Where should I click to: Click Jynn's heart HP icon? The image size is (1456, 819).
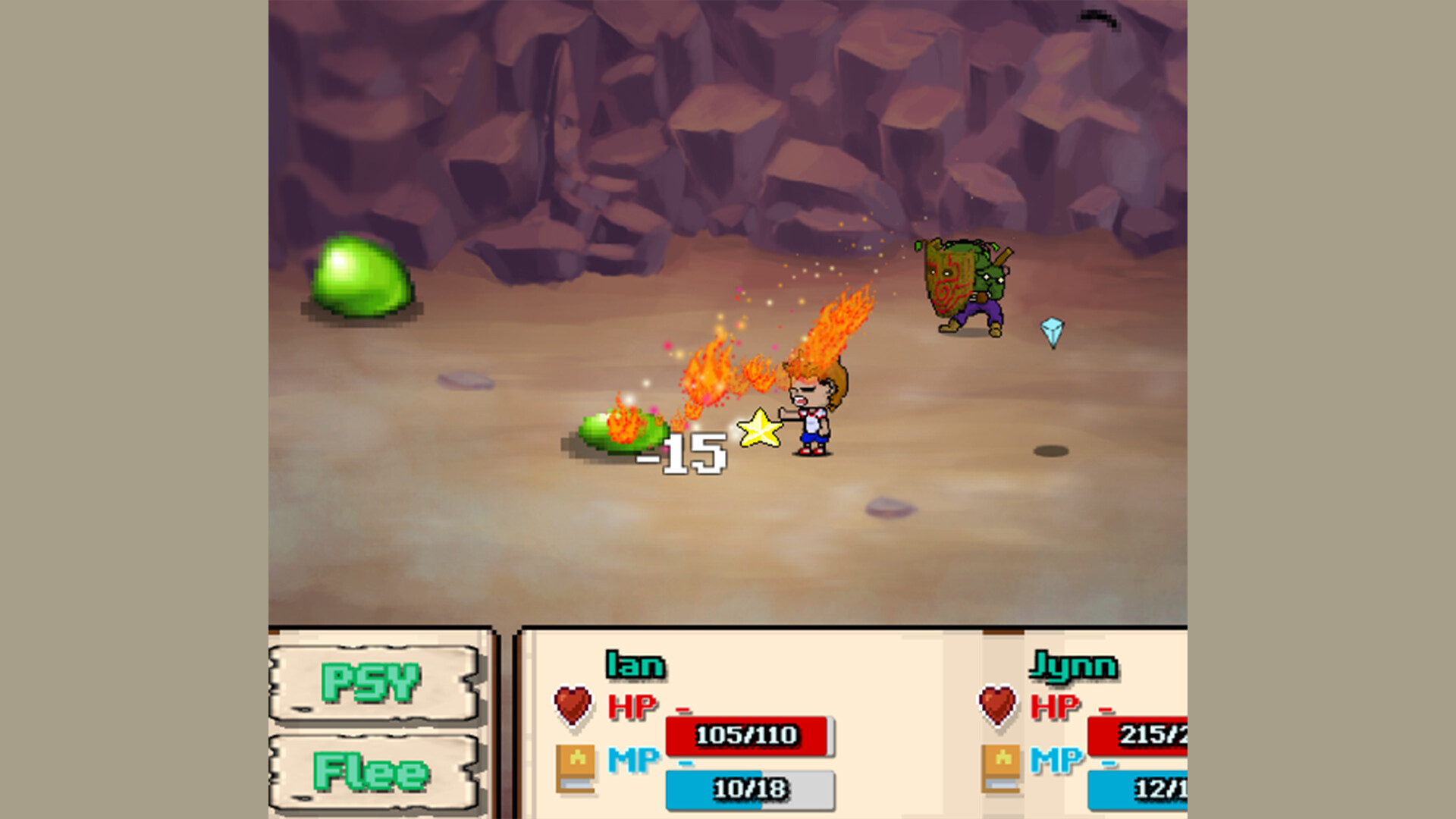click(996, 704)
